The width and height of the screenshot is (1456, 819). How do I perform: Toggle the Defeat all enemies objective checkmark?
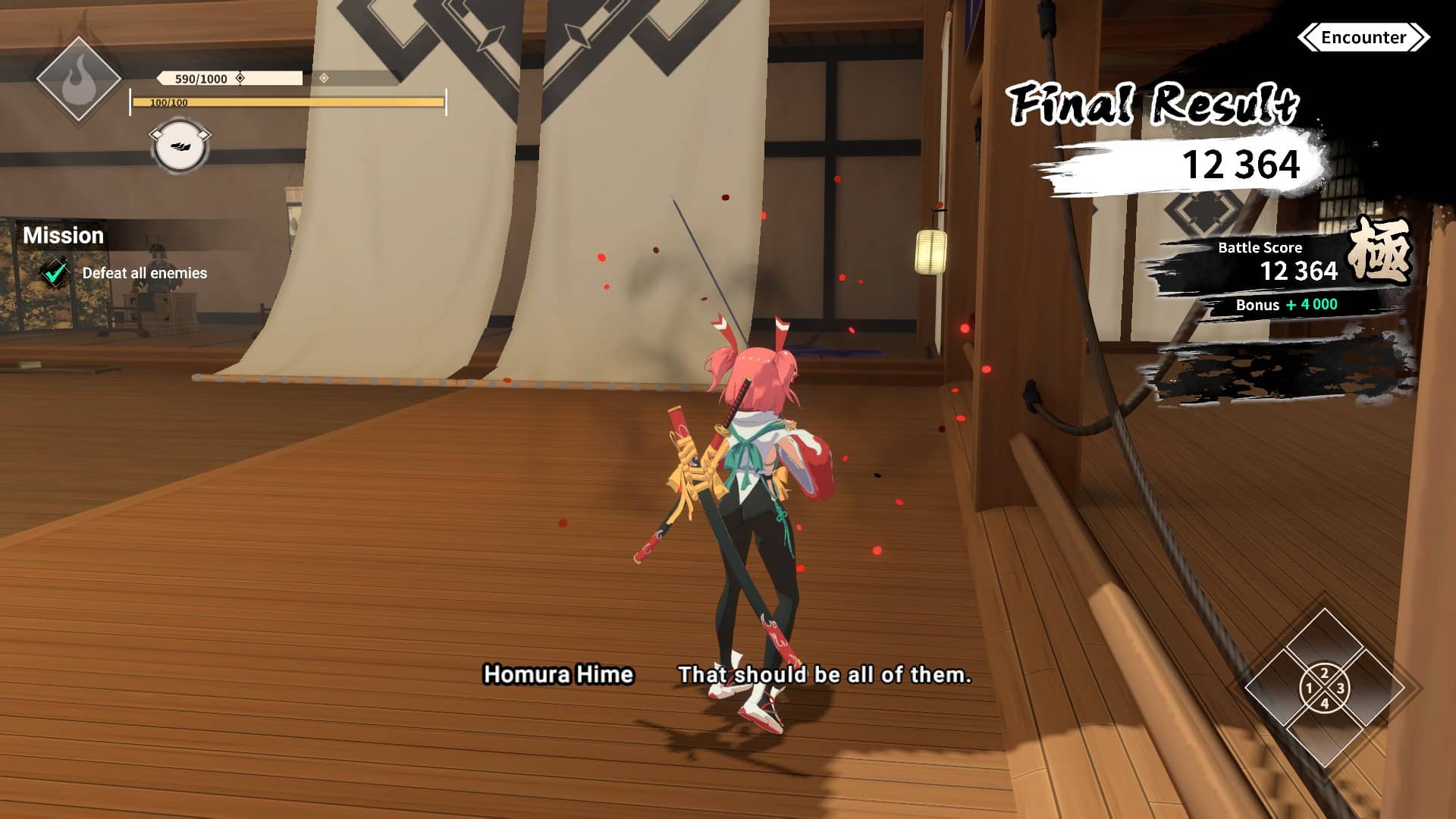coord(55,273)
